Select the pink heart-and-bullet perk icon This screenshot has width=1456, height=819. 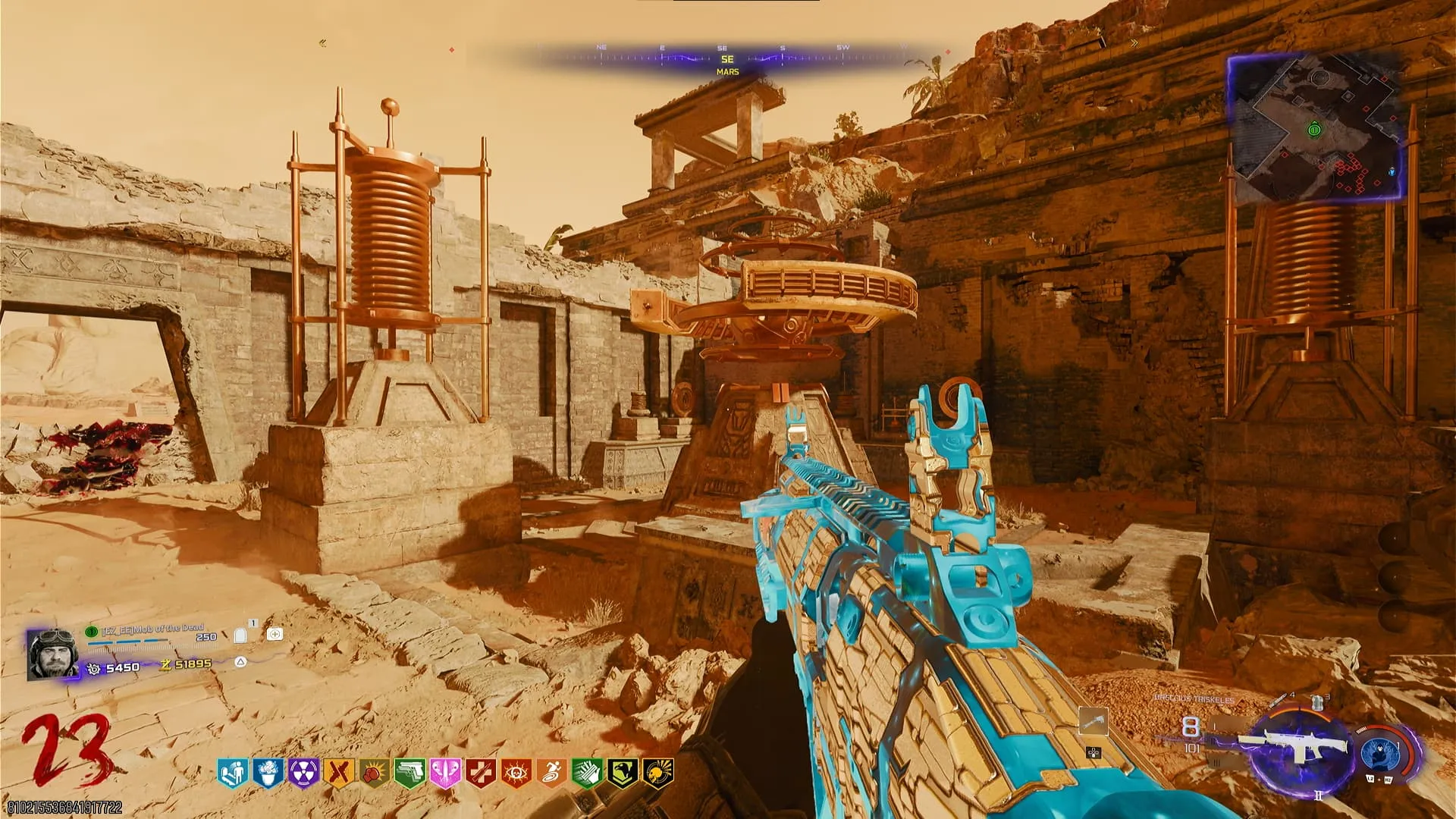(445, 773)
